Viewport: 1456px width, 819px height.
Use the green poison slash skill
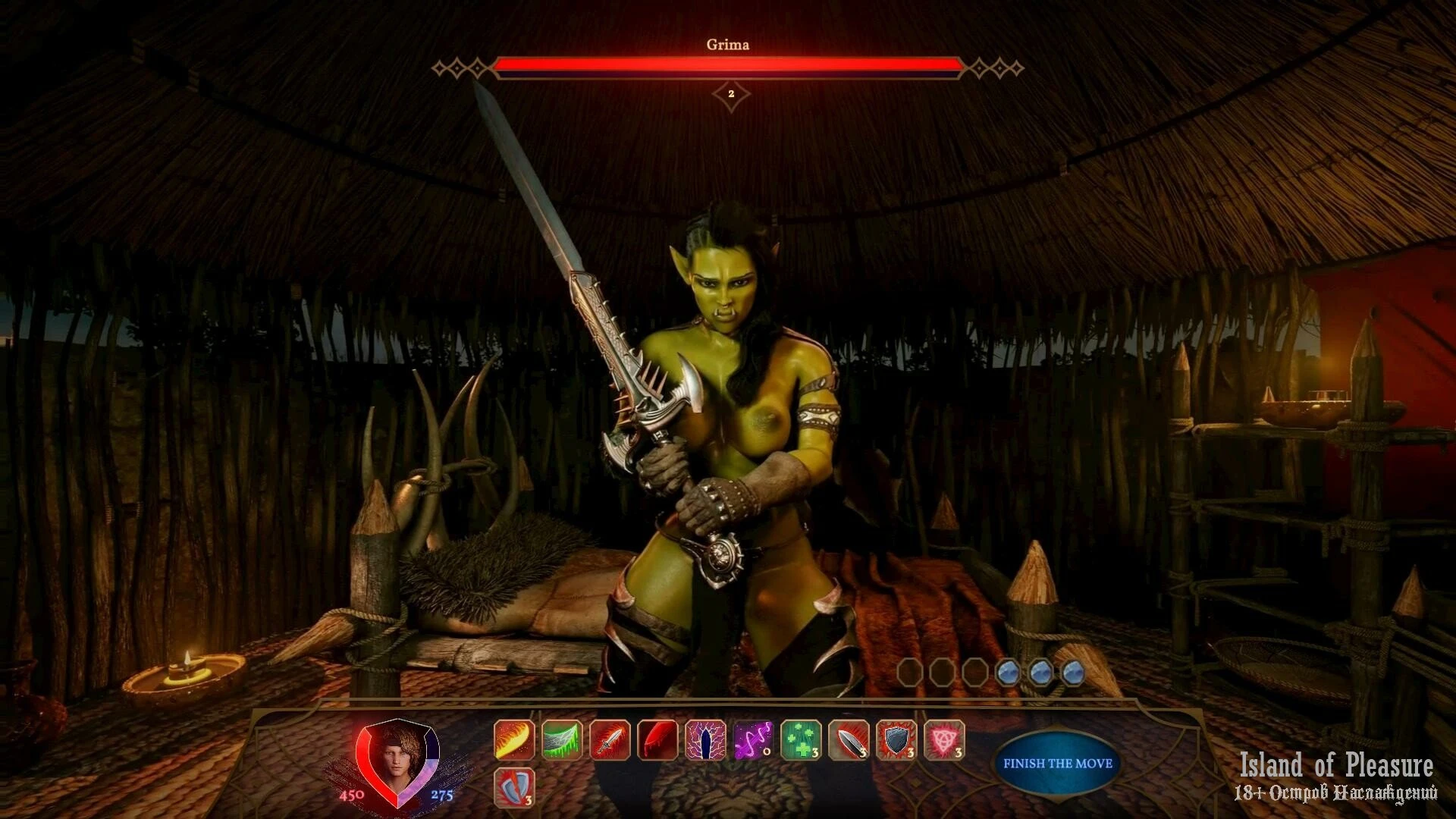(x=562, y=740)
